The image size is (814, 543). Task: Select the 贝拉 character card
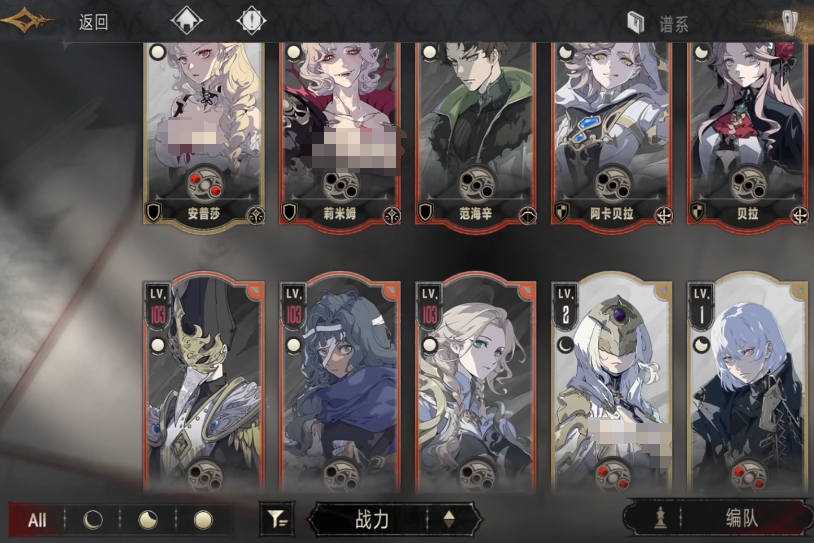tap(747, 130)
